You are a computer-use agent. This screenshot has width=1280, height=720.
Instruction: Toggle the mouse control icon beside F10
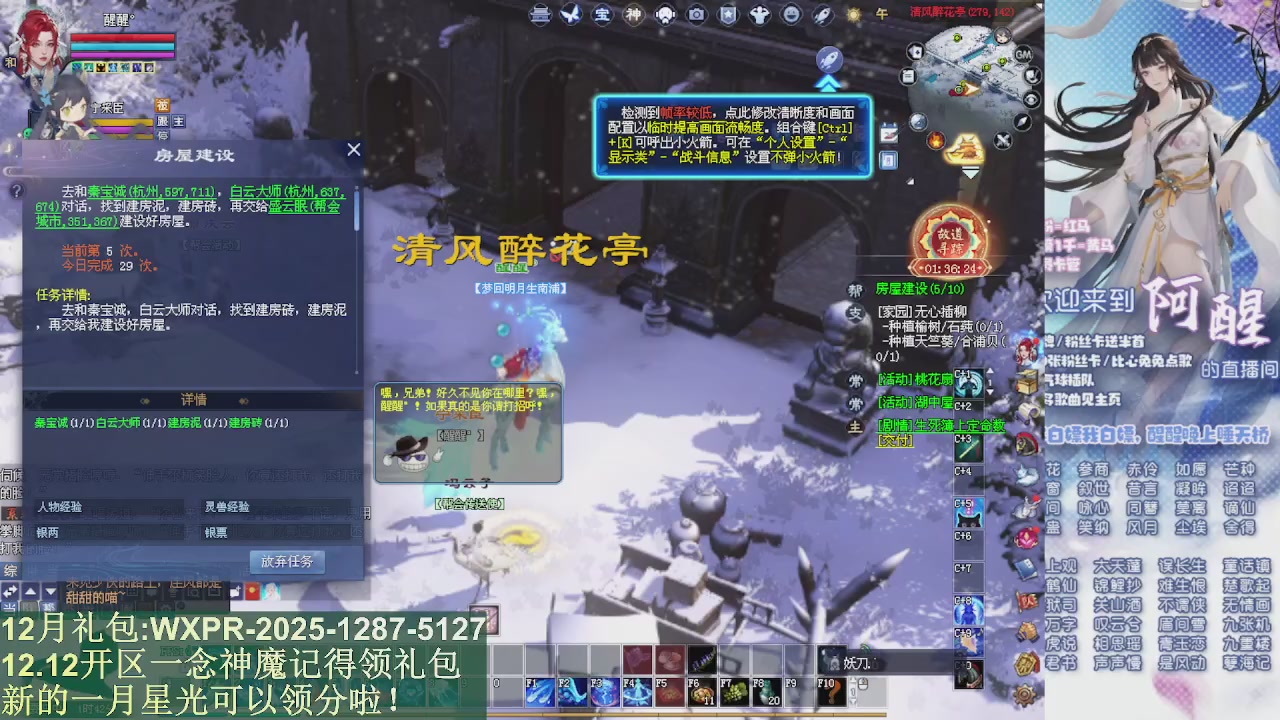pyautogui.click(x=863, y=684)
